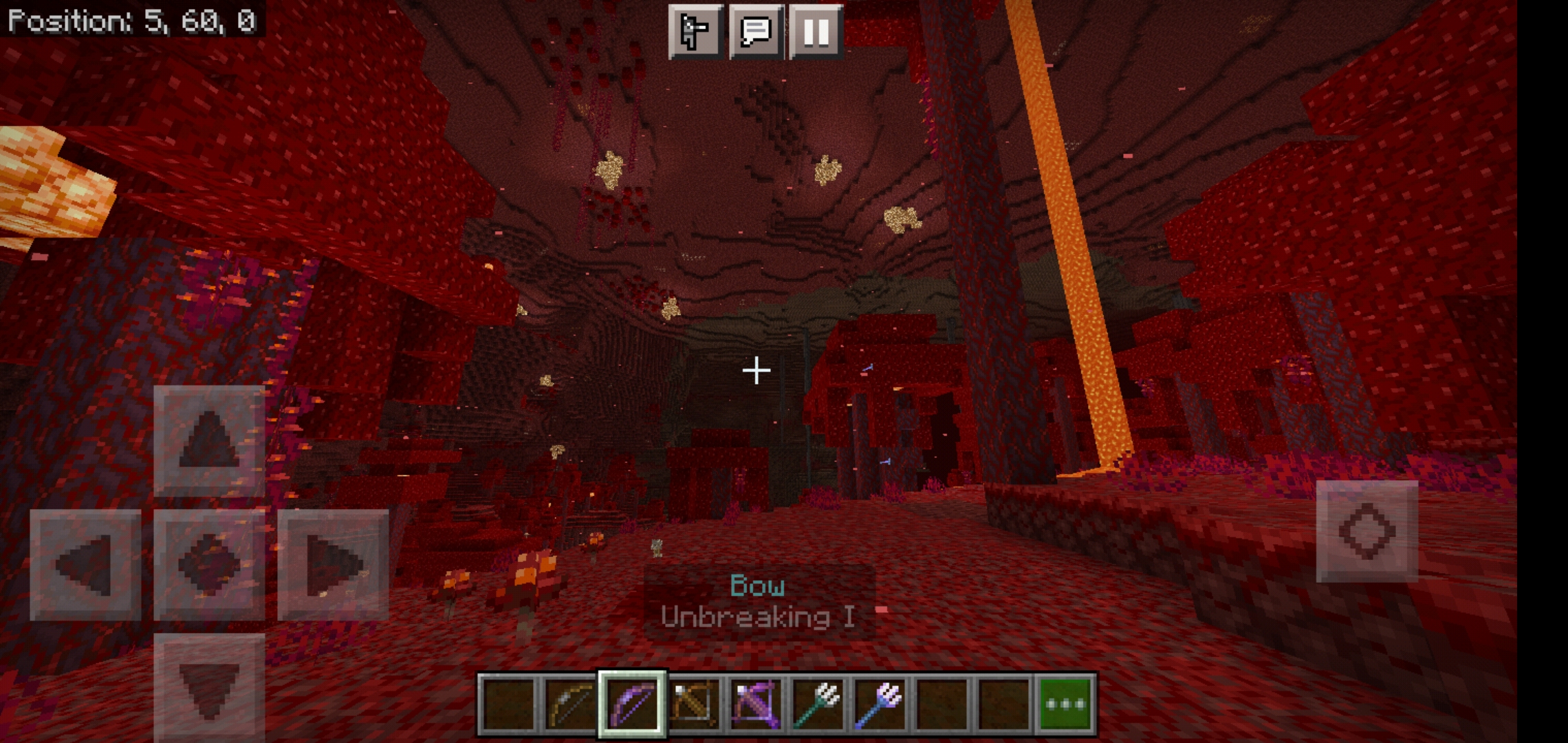Screen dimensions: 1568x743
Task: Select the enchanted purple bow slot
Action: [632, 704]
